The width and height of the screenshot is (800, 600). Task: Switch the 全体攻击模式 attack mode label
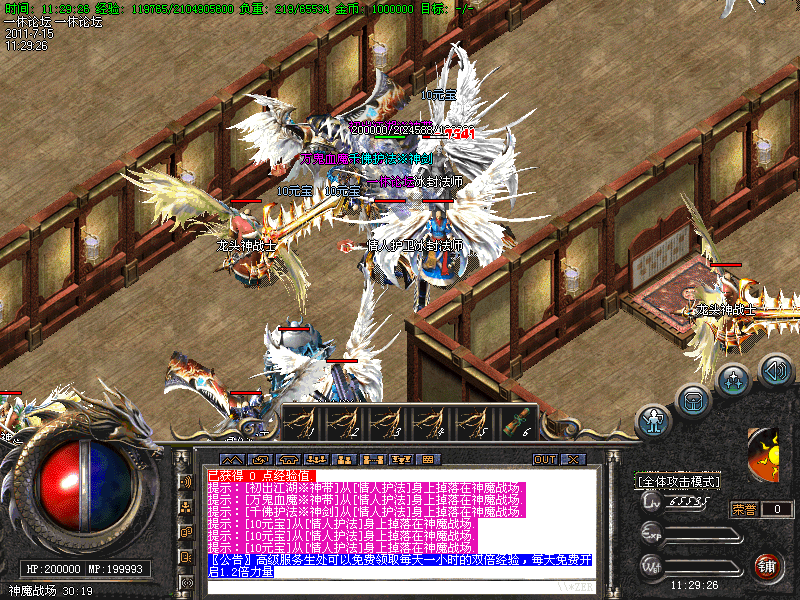678,481
